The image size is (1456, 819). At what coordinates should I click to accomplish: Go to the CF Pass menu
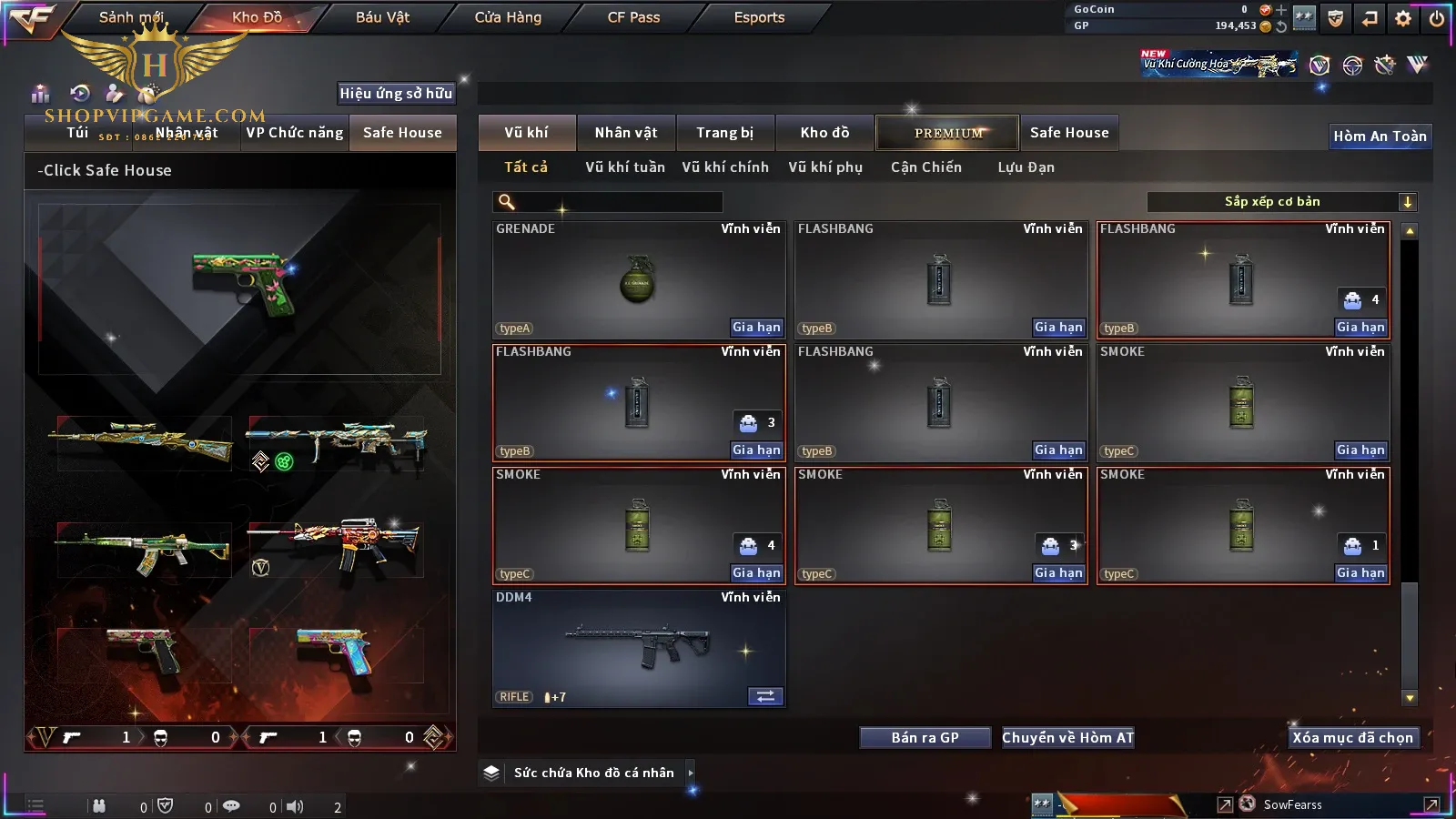point(633,17)
